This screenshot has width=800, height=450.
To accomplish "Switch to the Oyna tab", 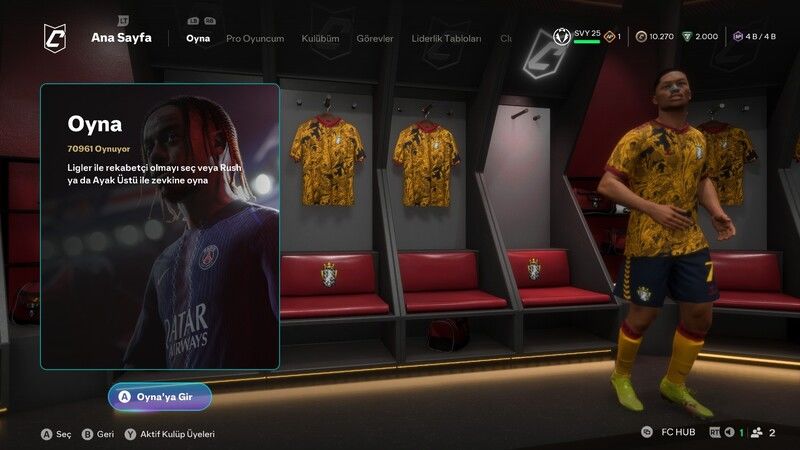I will click(x=198, y=38).
